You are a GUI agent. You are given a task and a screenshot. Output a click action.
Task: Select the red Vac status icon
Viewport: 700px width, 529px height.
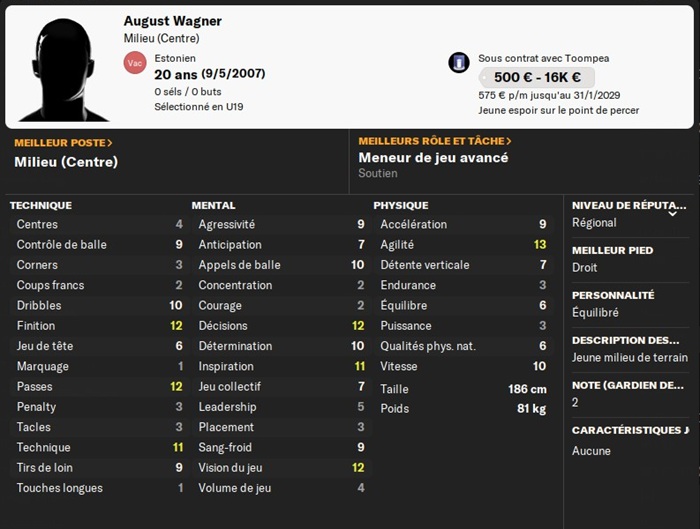(x=134, y=63)
